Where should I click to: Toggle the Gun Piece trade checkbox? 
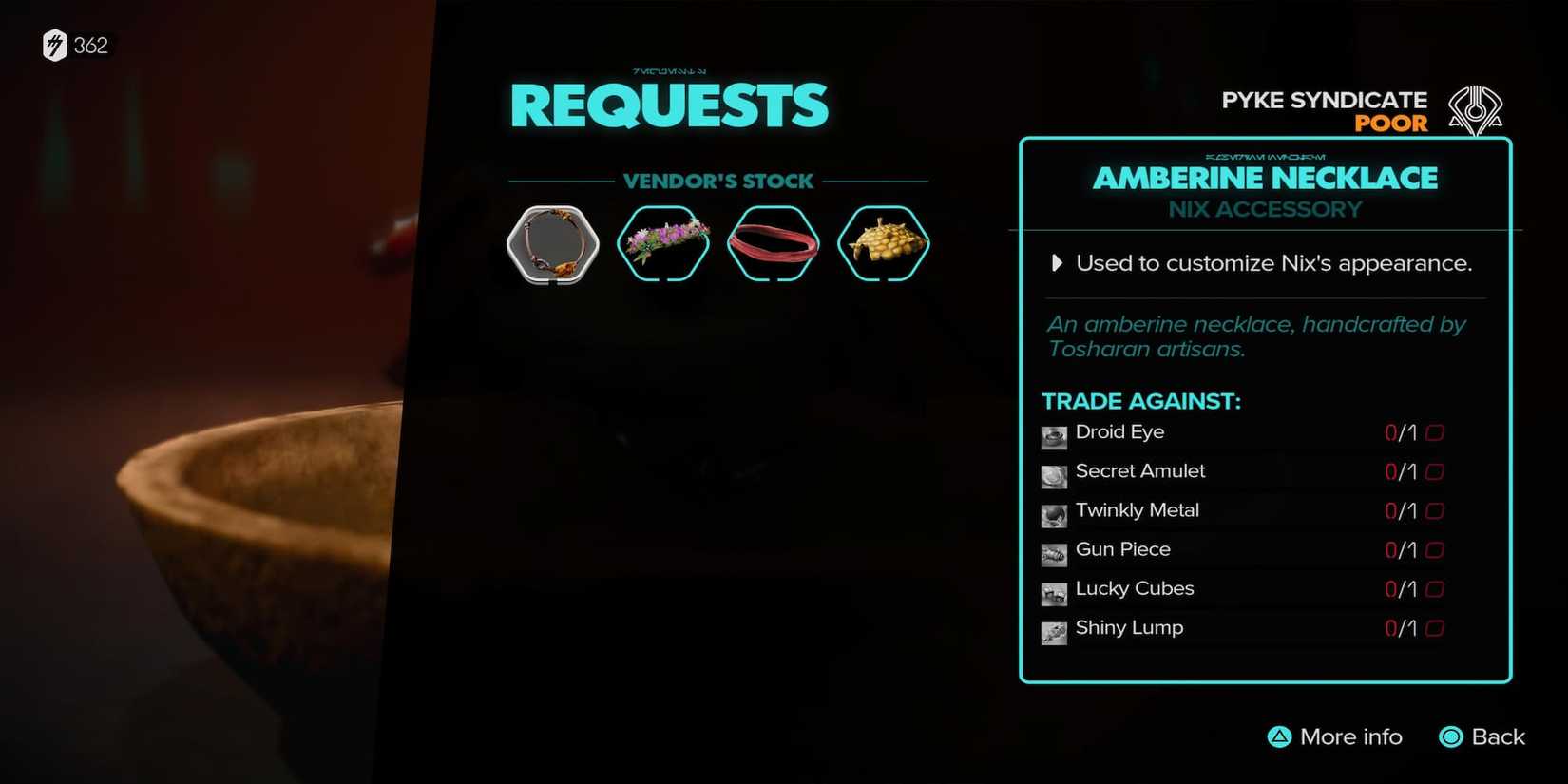point(1435,549)
